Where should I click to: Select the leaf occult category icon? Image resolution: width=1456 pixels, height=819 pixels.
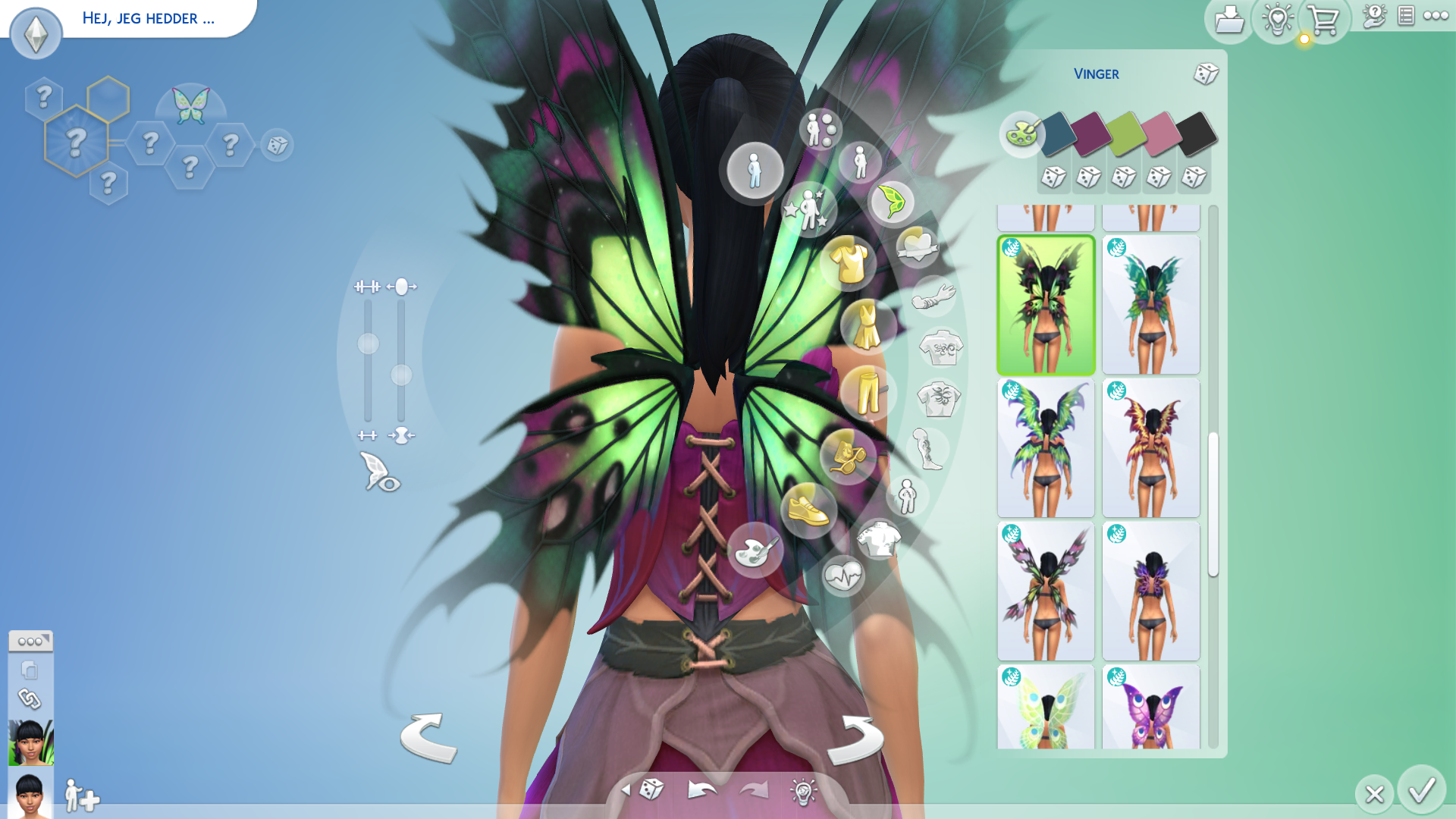point(892,202)
